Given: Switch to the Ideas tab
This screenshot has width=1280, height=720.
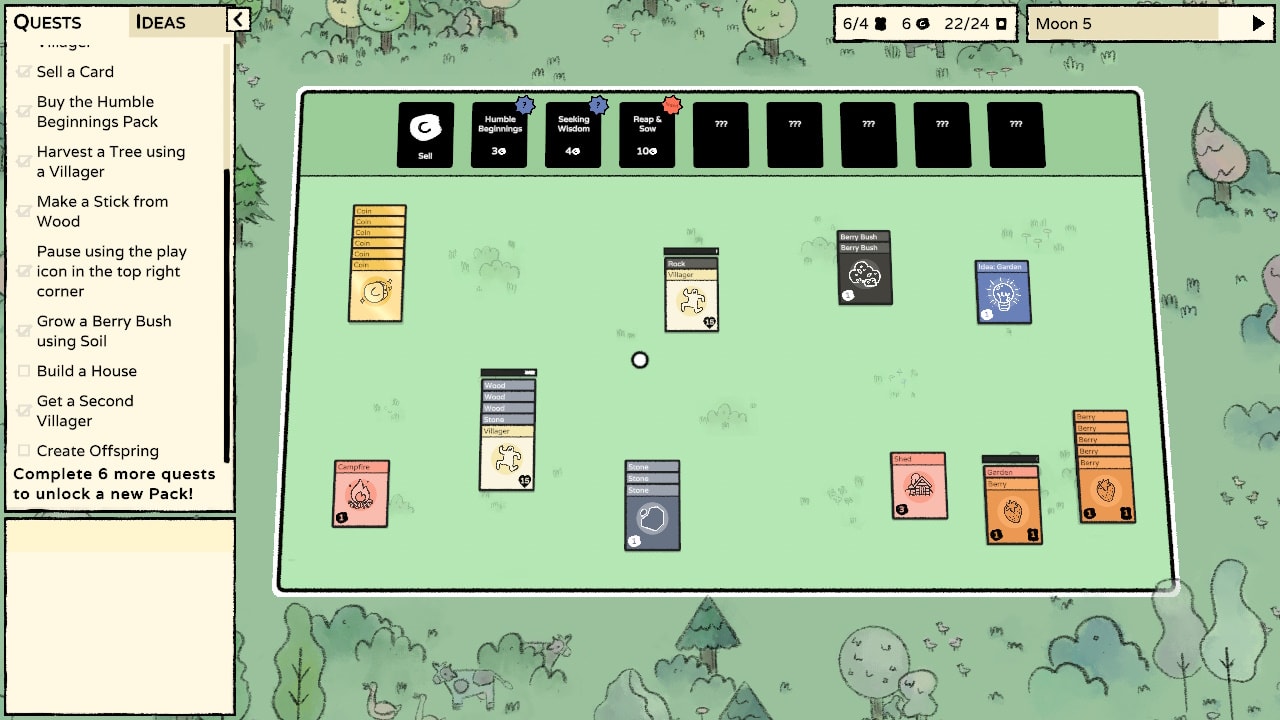Looking at the screenshot, I should point(160,22).
